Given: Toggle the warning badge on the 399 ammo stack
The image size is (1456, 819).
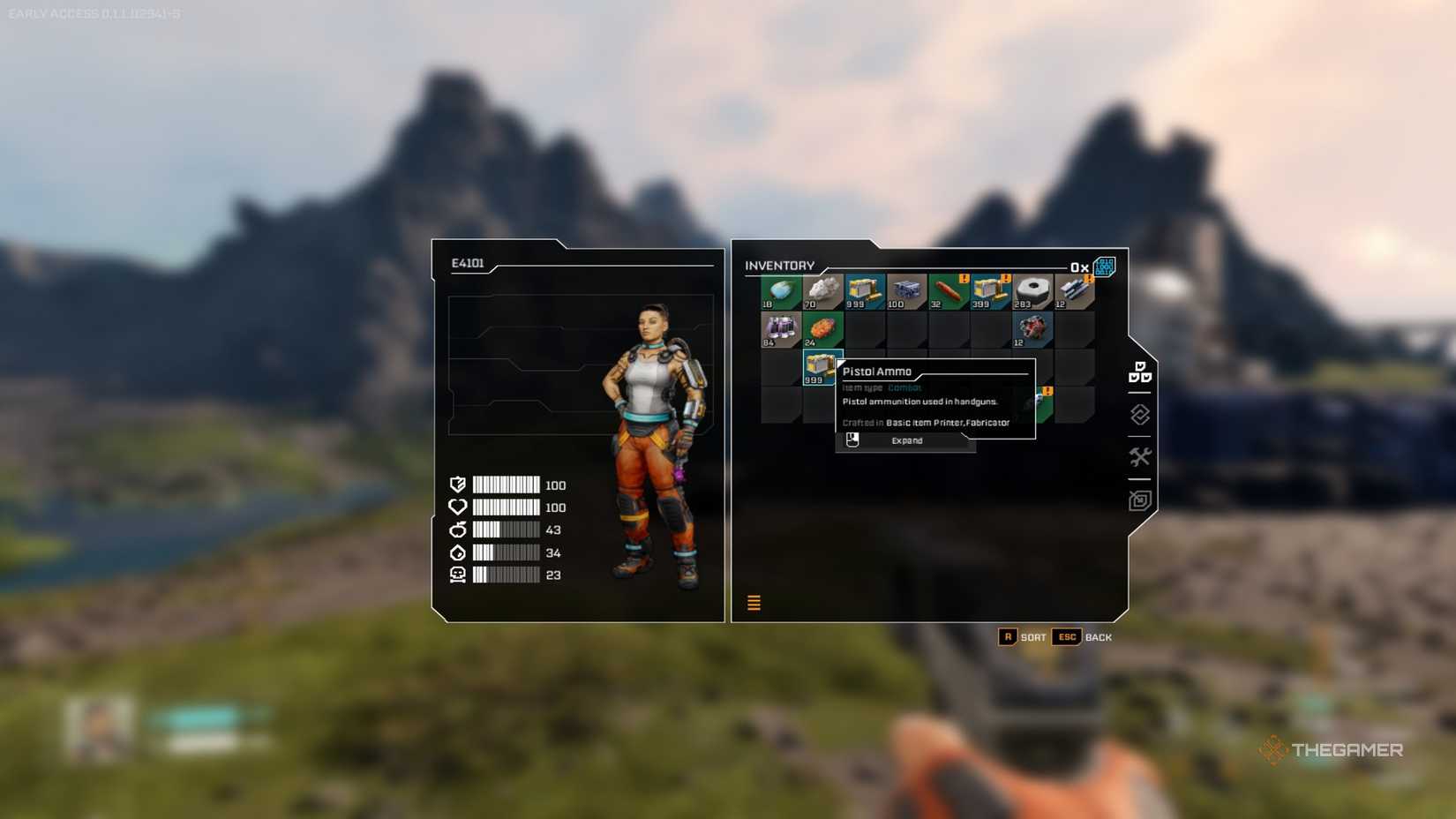Looking at the screenshot, I should point(1006,277).
